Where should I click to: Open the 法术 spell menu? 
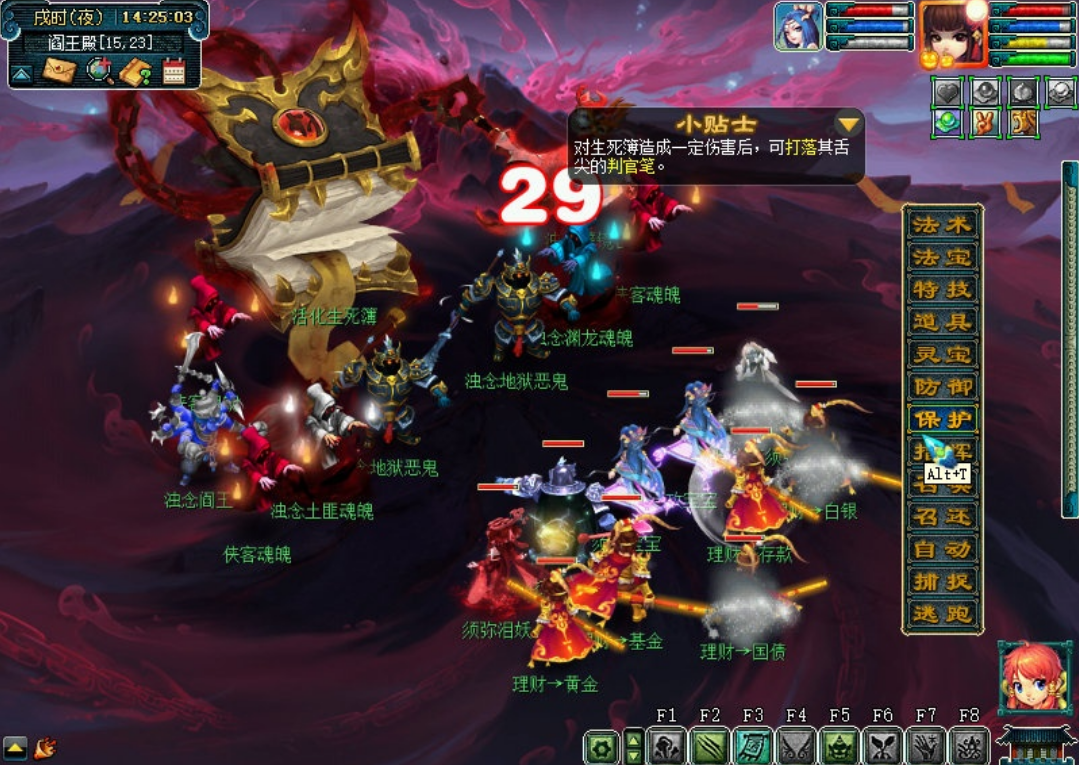(x=942, y=224)
